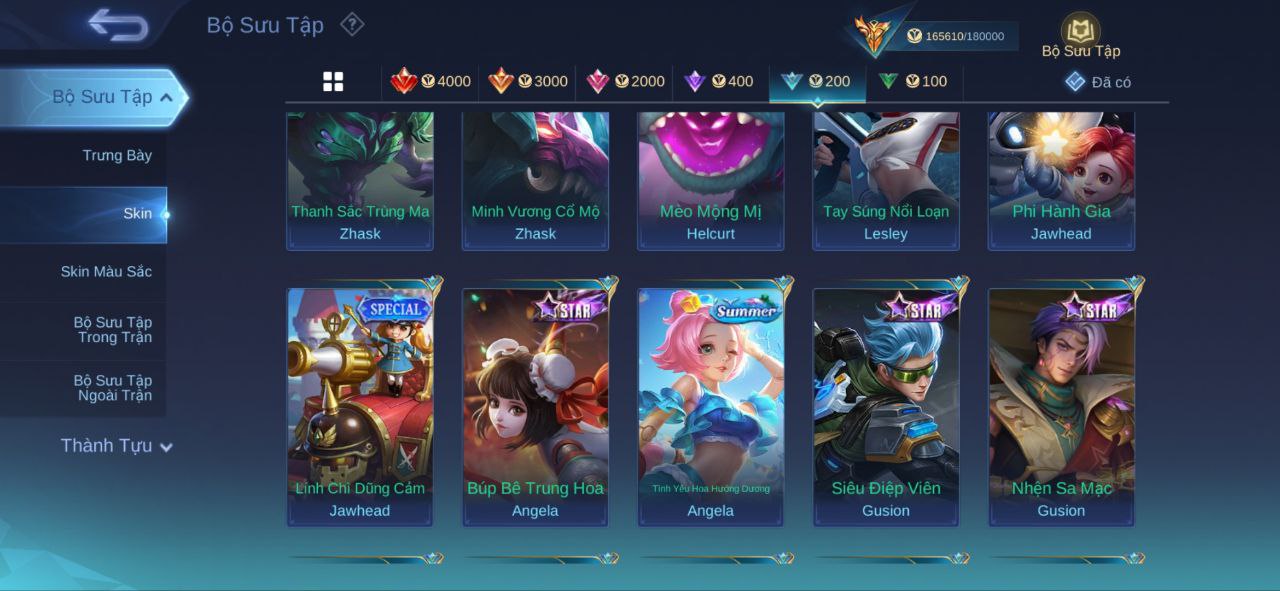Choose Bộ Sưu Tập Ngoài Trận

(112, 388)
